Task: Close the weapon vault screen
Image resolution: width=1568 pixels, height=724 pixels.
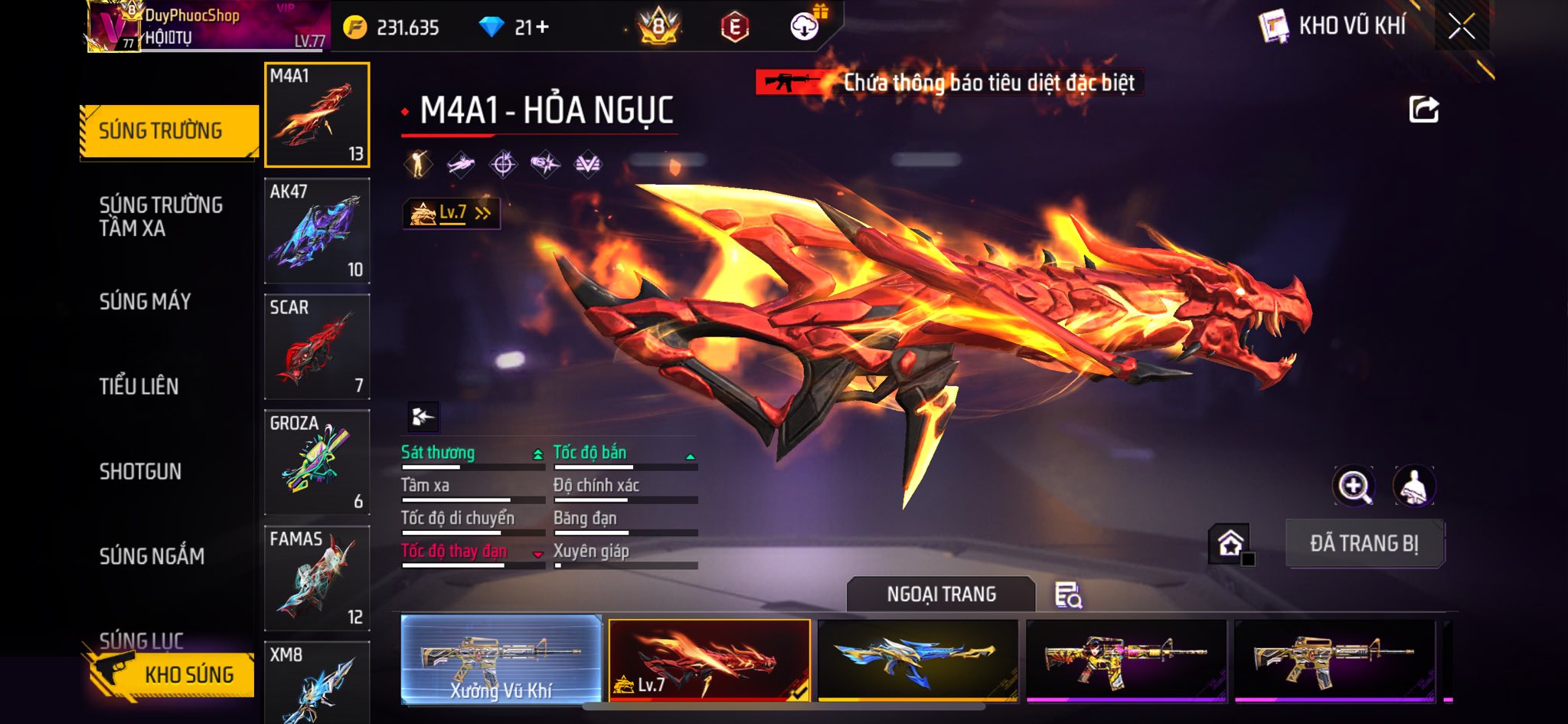Action: click(1461, 27)
